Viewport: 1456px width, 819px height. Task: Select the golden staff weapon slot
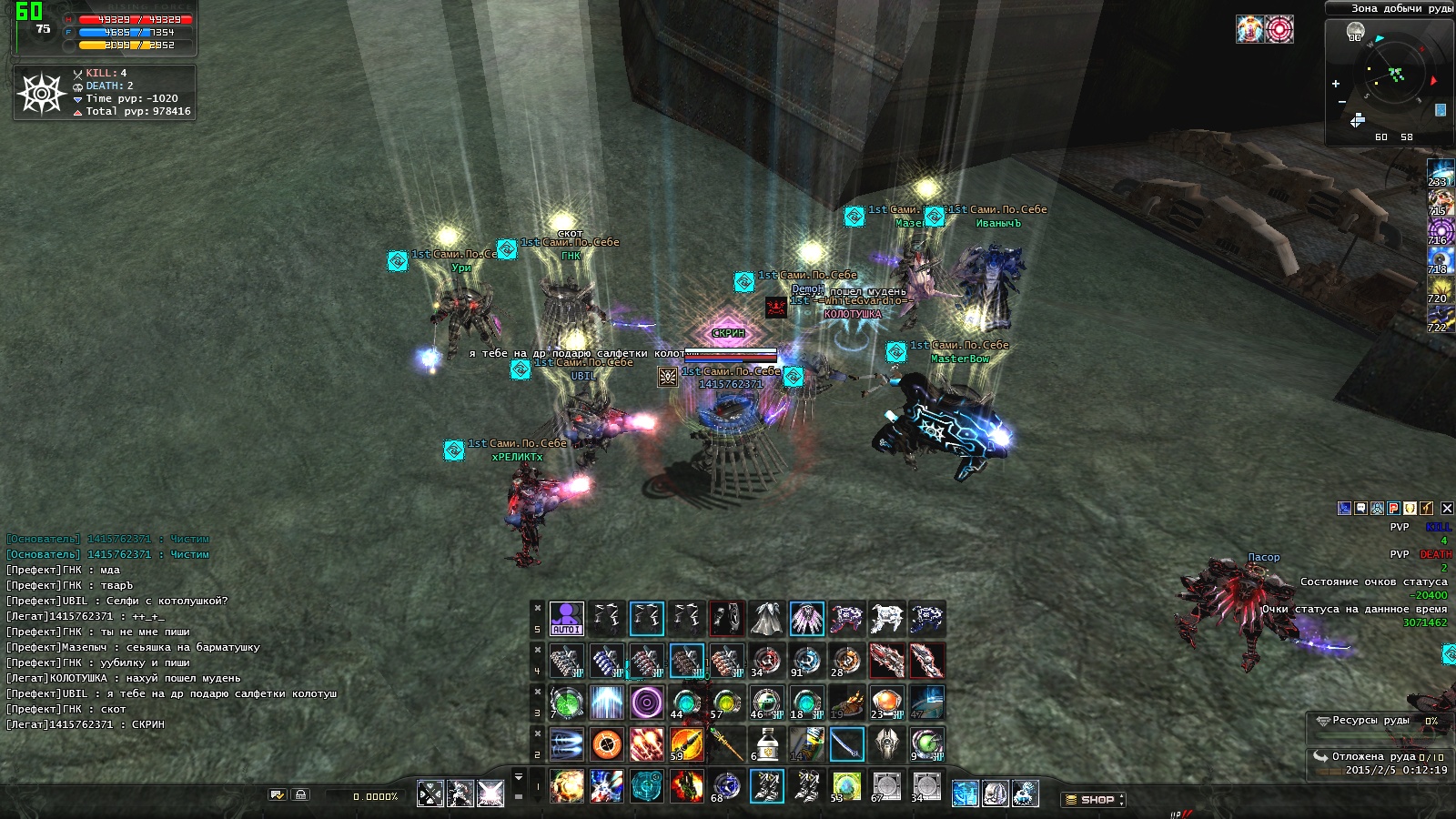(x=726, y=744)
